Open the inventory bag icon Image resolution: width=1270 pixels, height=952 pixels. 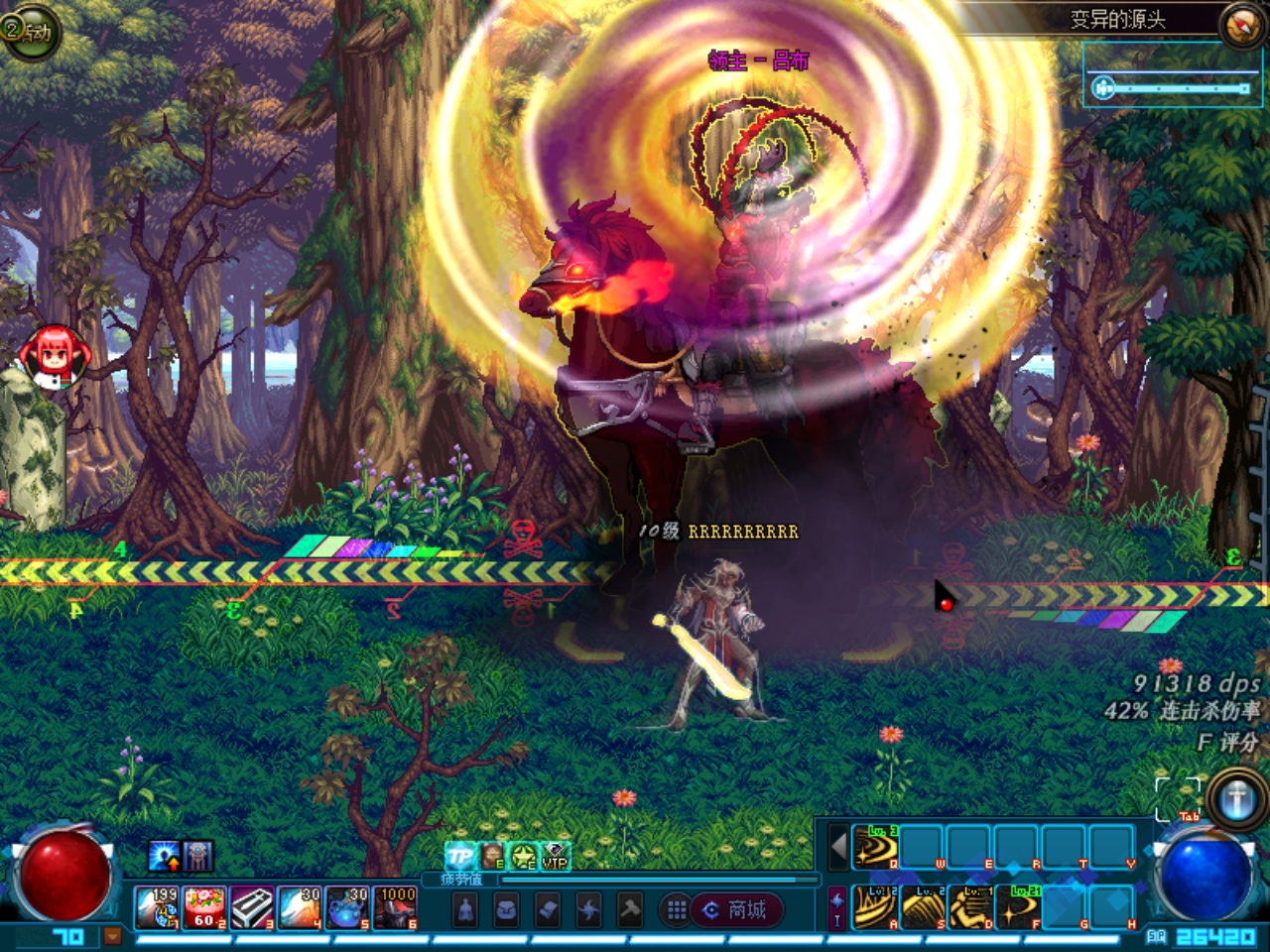click(508, 909)
